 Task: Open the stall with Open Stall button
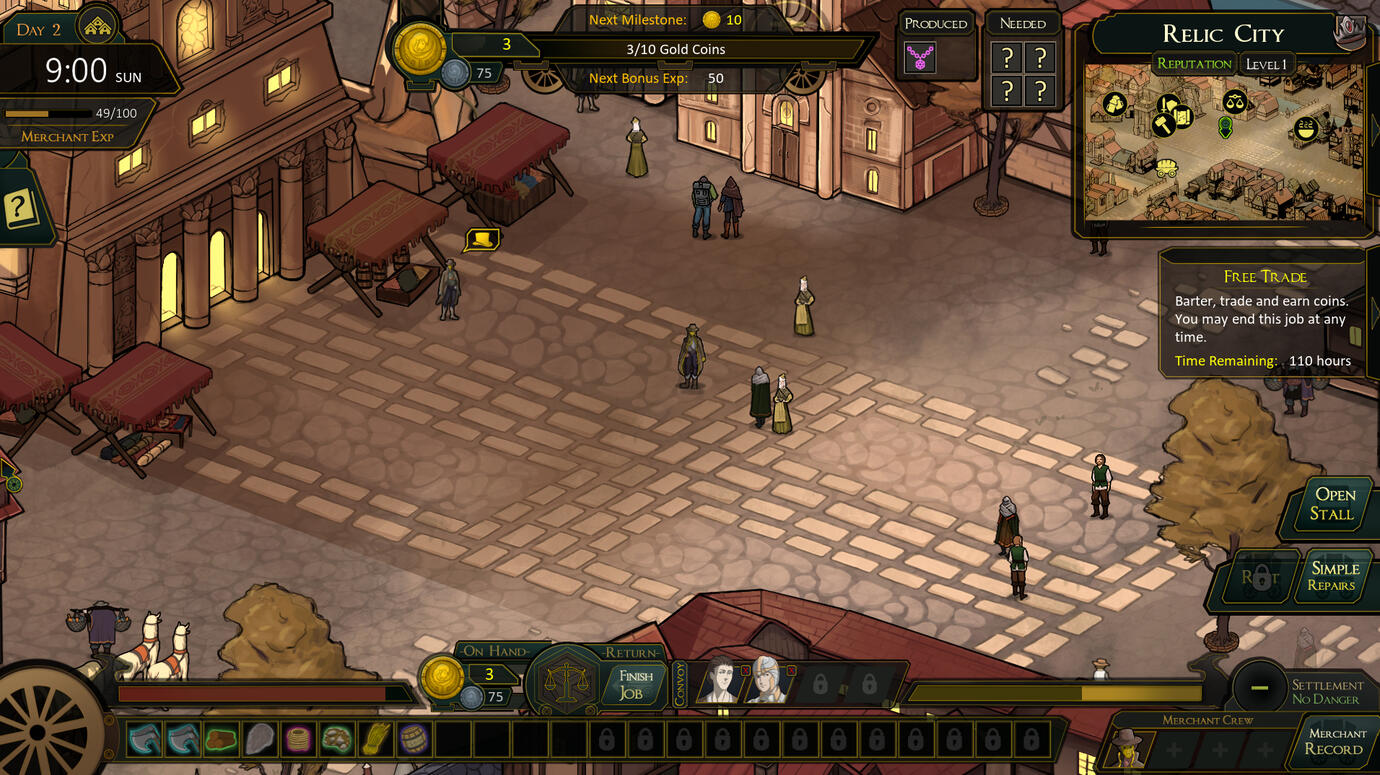(x=1333, y=505)
